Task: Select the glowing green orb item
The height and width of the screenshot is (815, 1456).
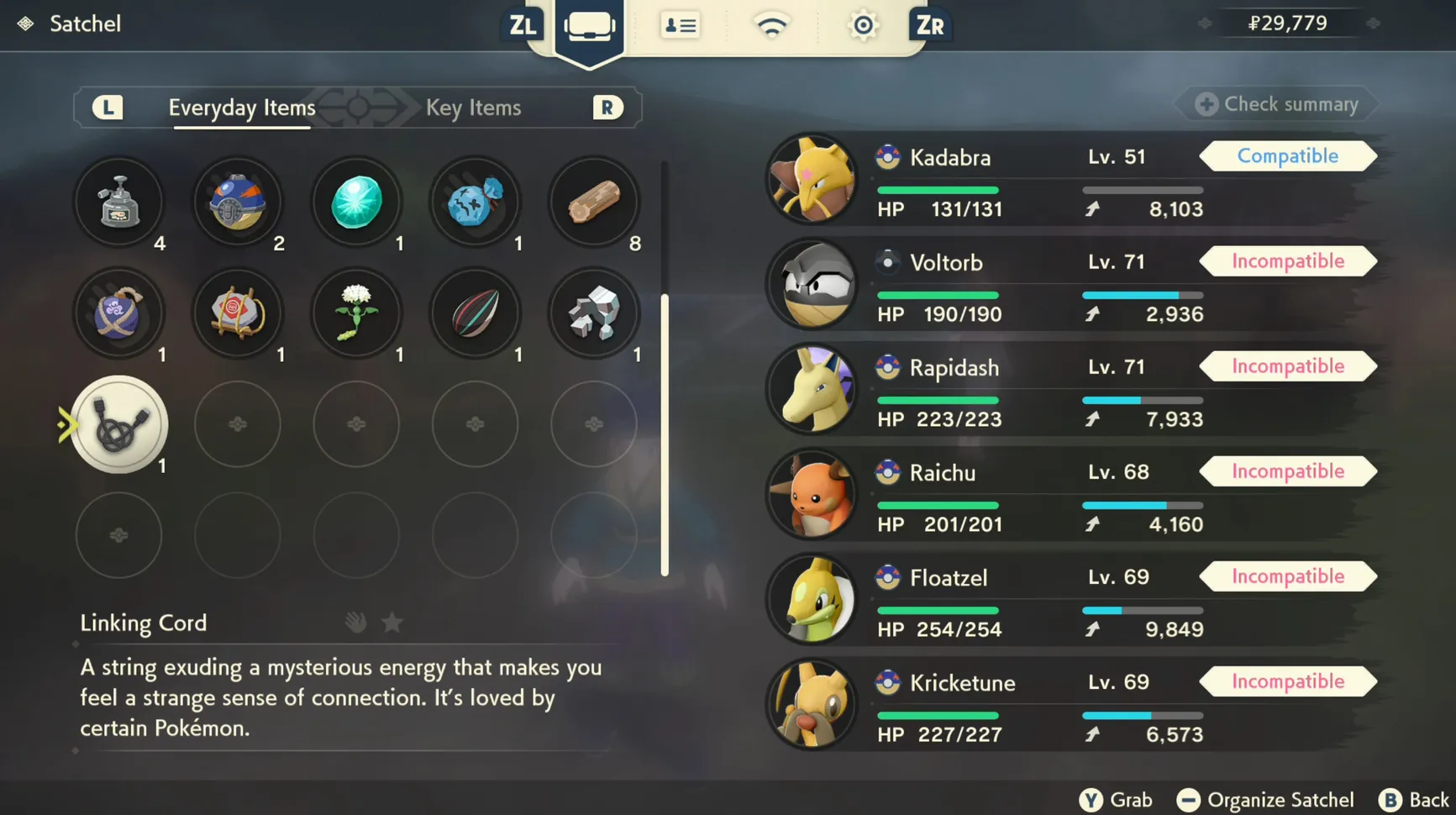Action: (x=356, y=202)
